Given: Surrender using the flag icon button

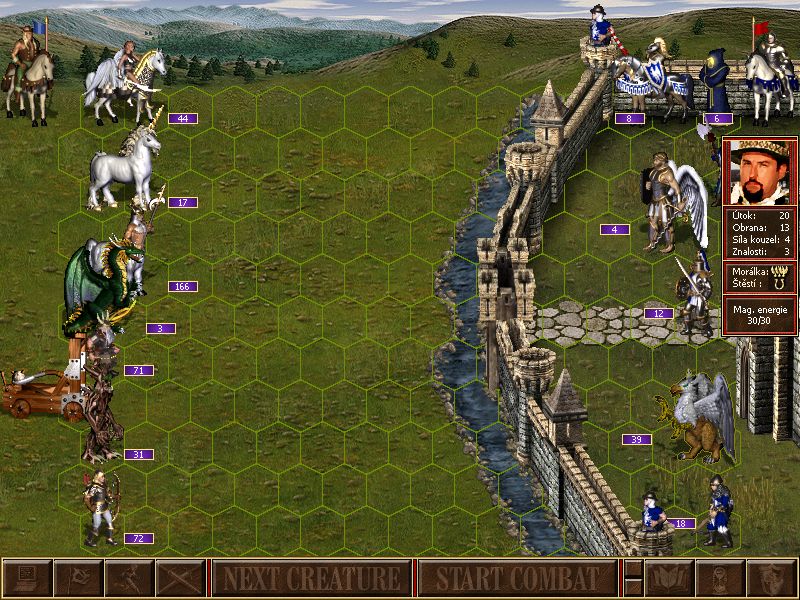Looking at the screenshot, I should 77,578.
